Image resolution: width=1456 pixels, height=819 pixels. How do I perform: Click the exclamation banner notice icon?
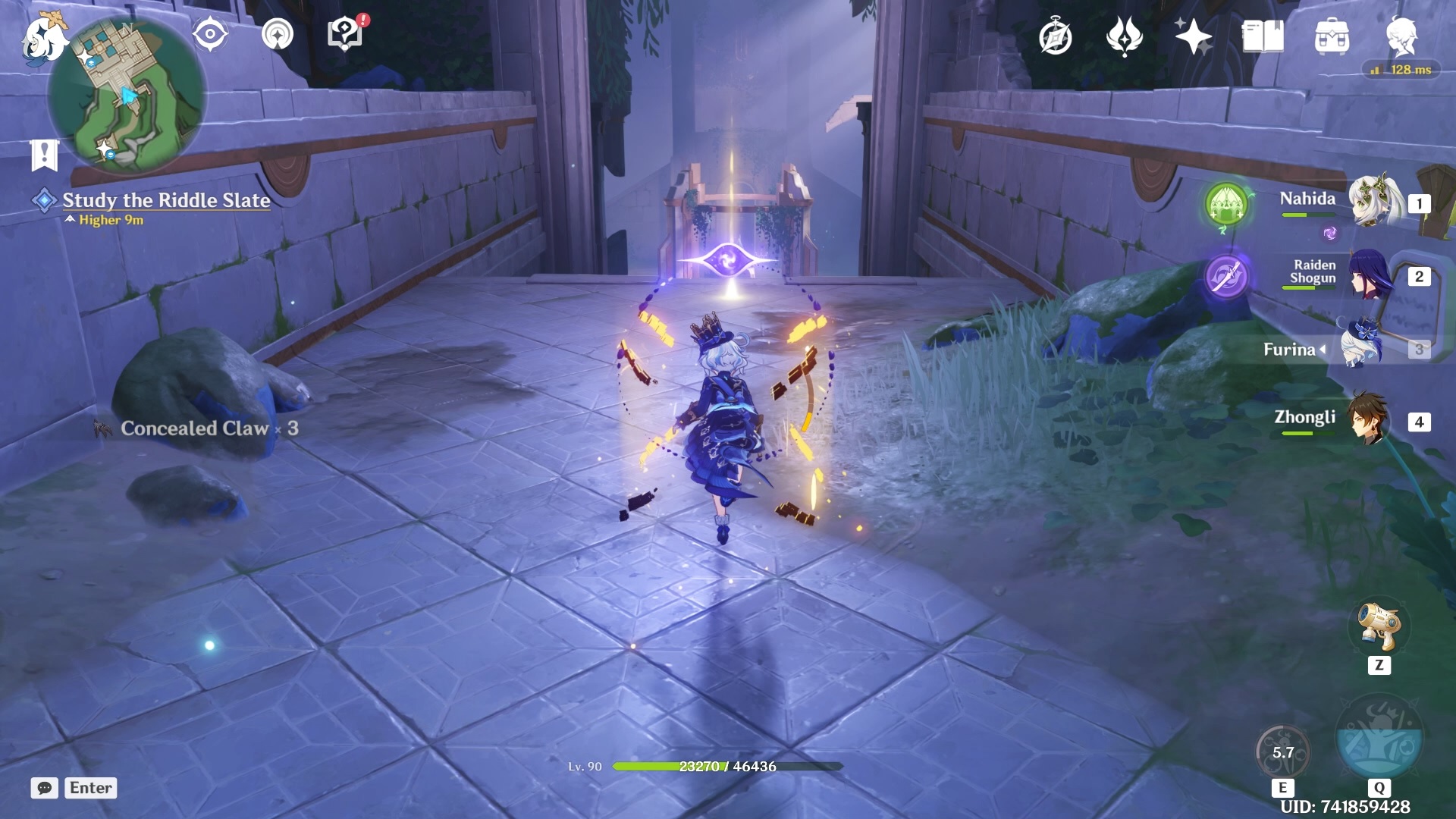[x=44, y=154]
